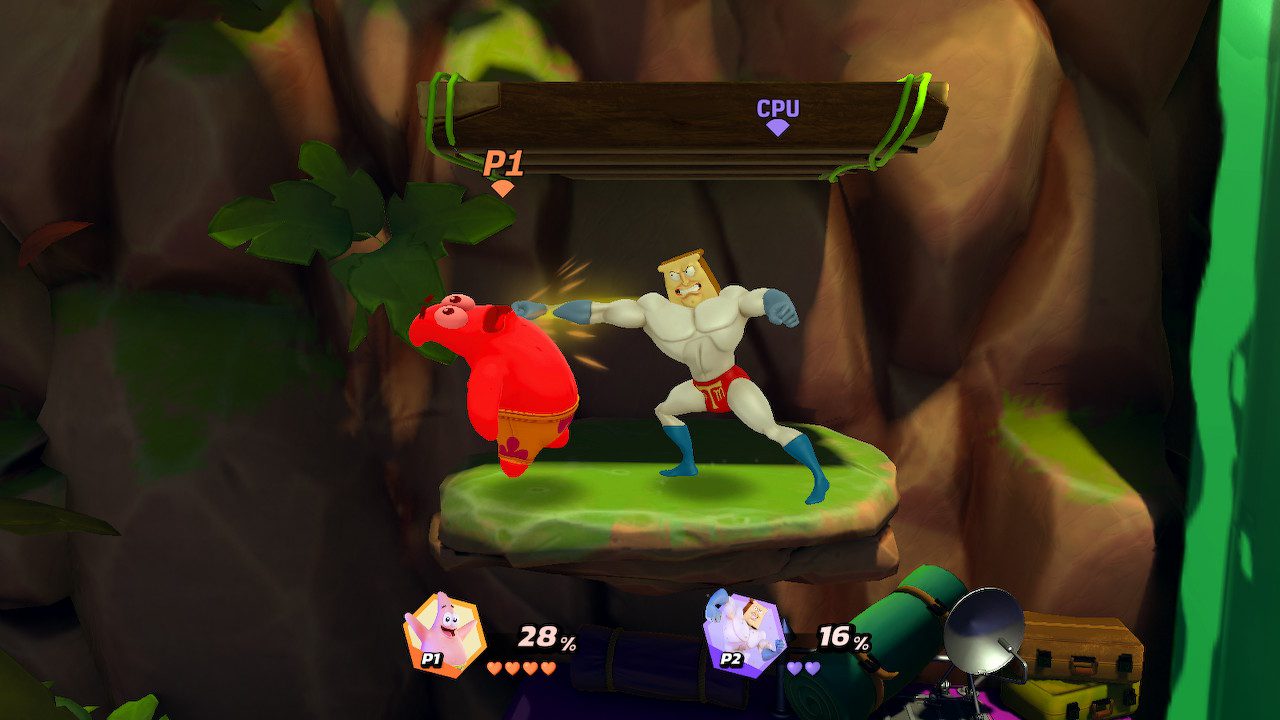Select the P1 label near the upper platform
Image resolution: width=1280 pixels, height=720 pixels.
504,162
